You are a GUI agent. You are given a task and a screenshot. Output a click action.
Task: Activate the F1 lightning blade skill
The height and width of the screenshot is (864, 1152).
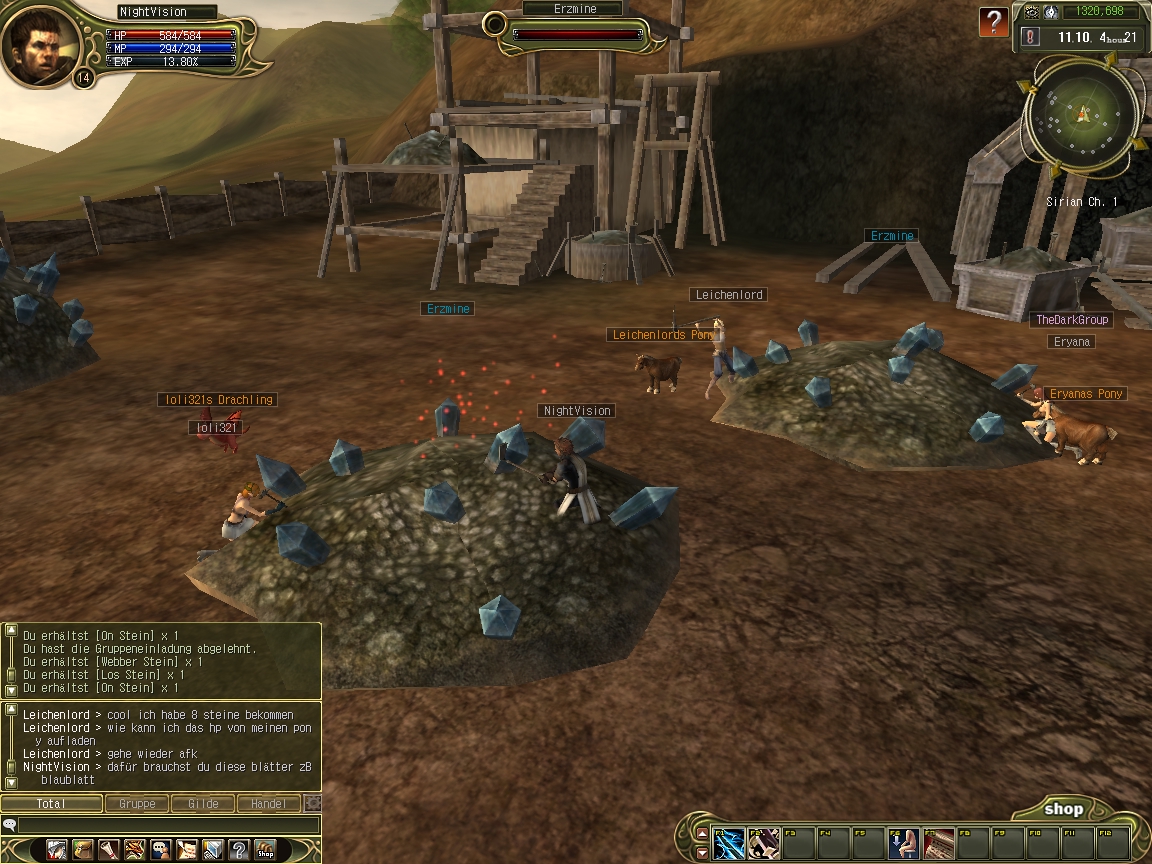pos(729,844)
